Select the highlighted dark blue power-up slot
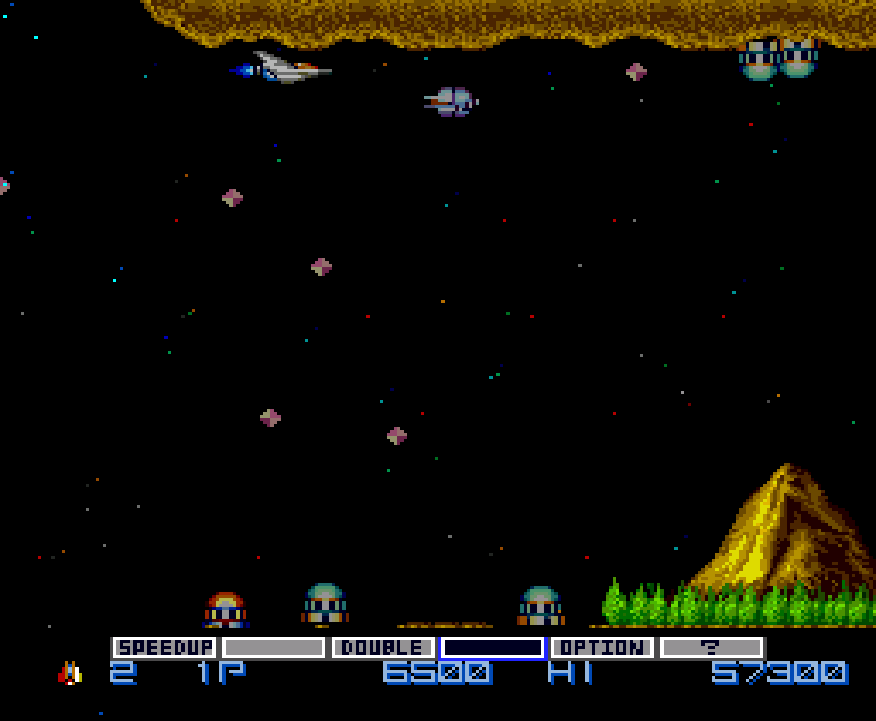The width and height of the screenshot is (876, 721). click(493, 648)
